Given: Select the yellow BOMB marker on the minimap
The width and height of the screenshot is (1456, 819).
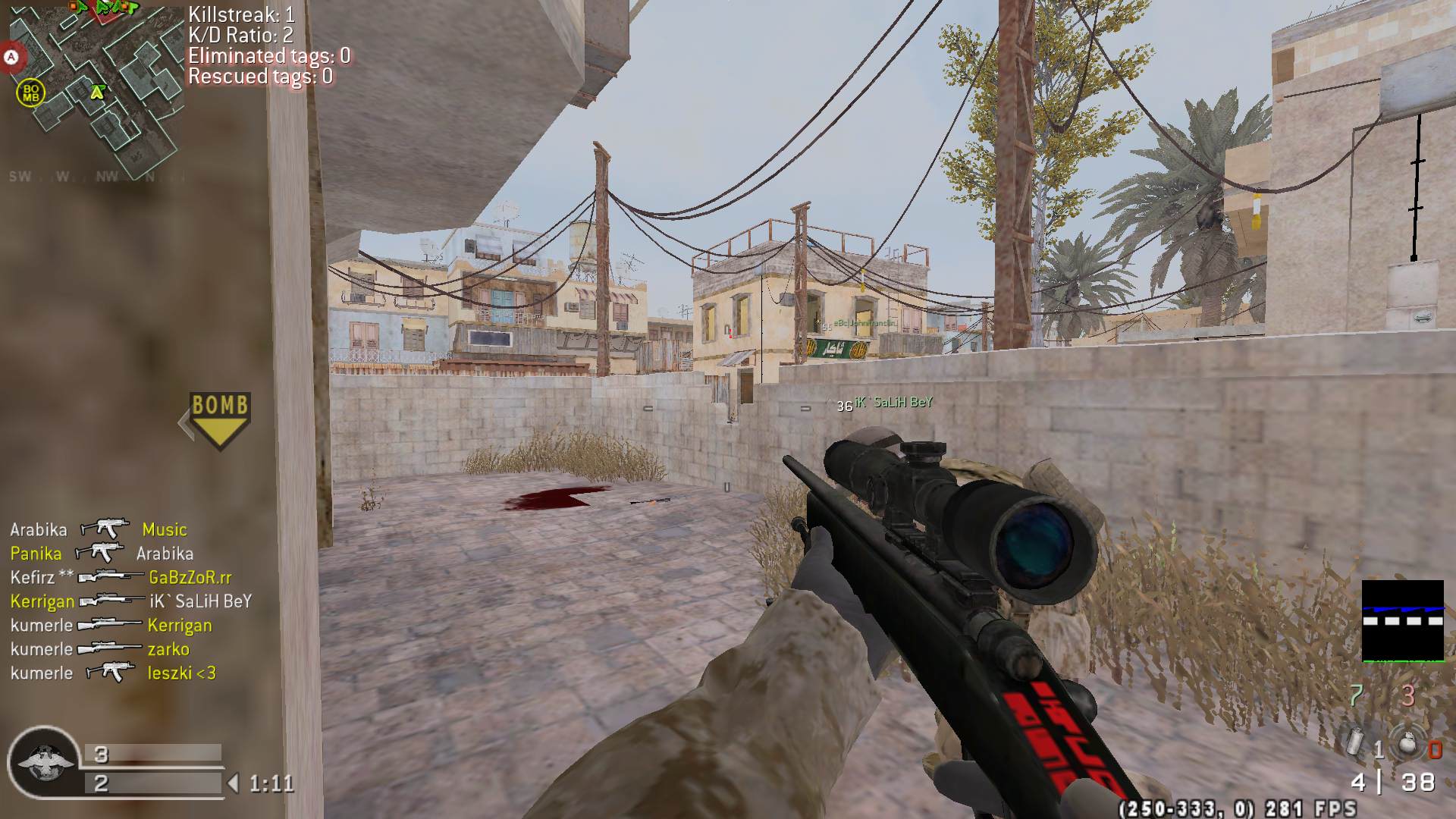Looking at the screenshot, I should coord(30,93).
